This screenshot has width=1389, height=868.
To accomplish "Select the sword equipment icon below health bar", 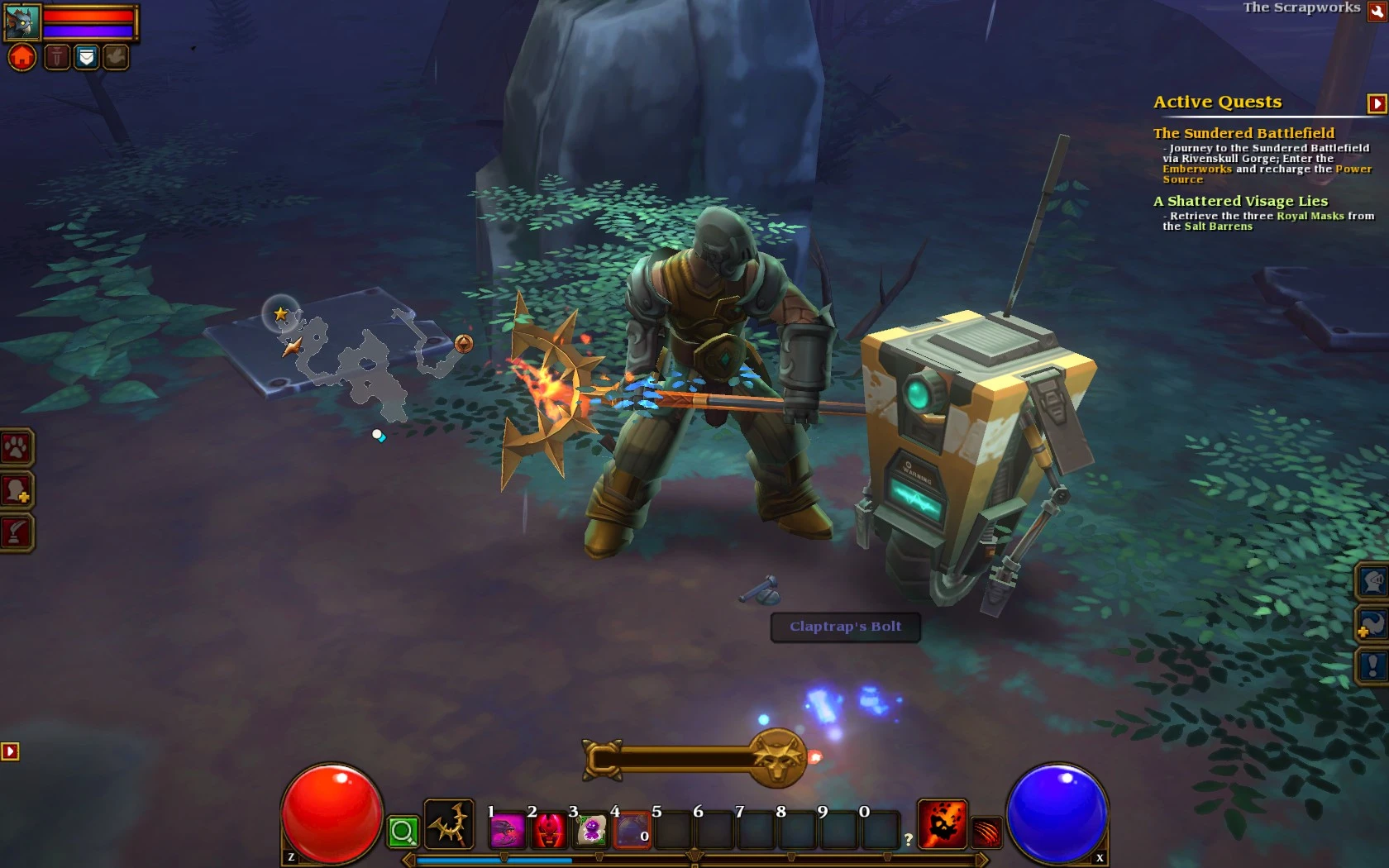I will pyautogui.click(x=57, y=56).
